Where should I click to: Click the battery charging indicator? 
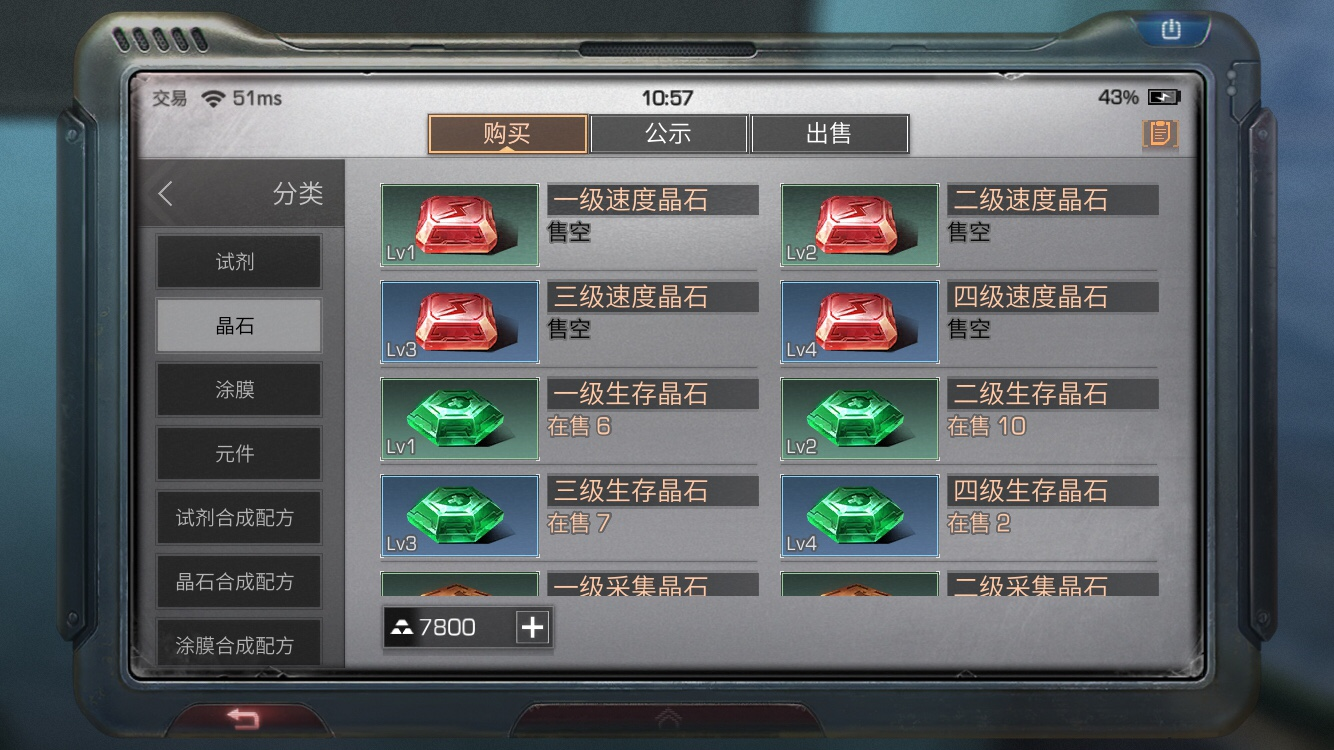(1164, 97)
